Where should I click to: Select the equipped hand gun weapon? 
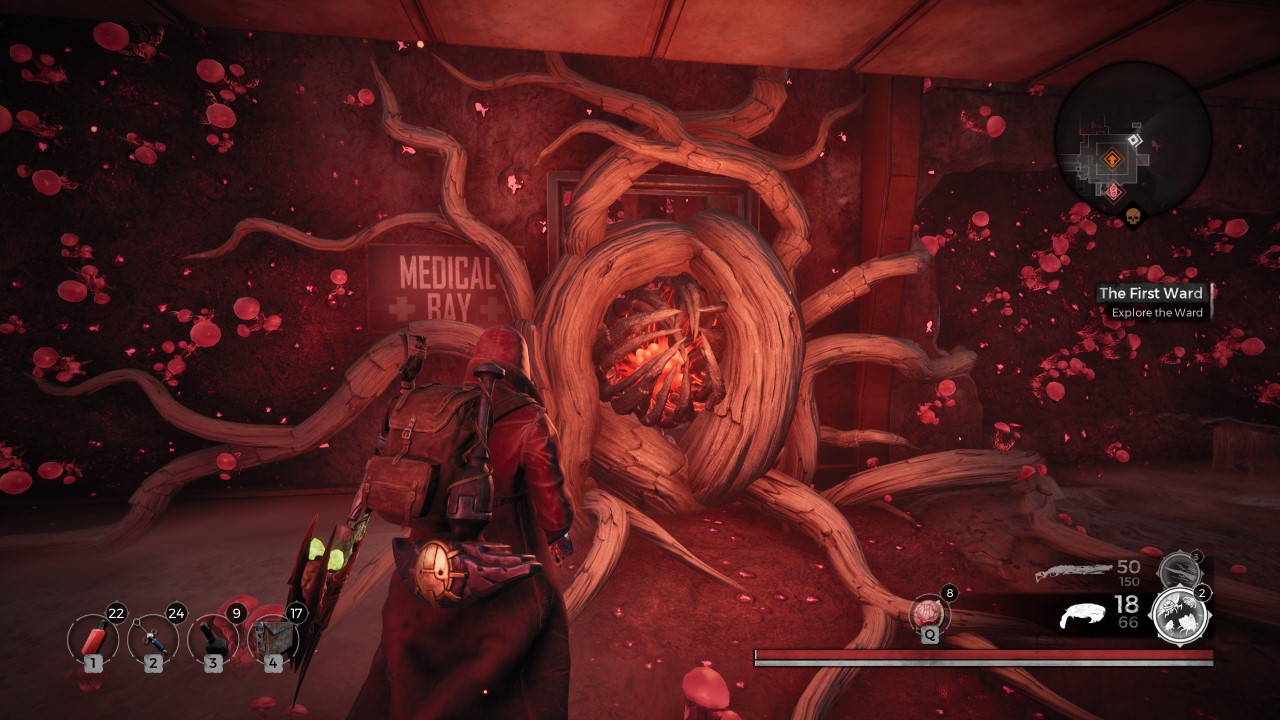coord(1086,614)
